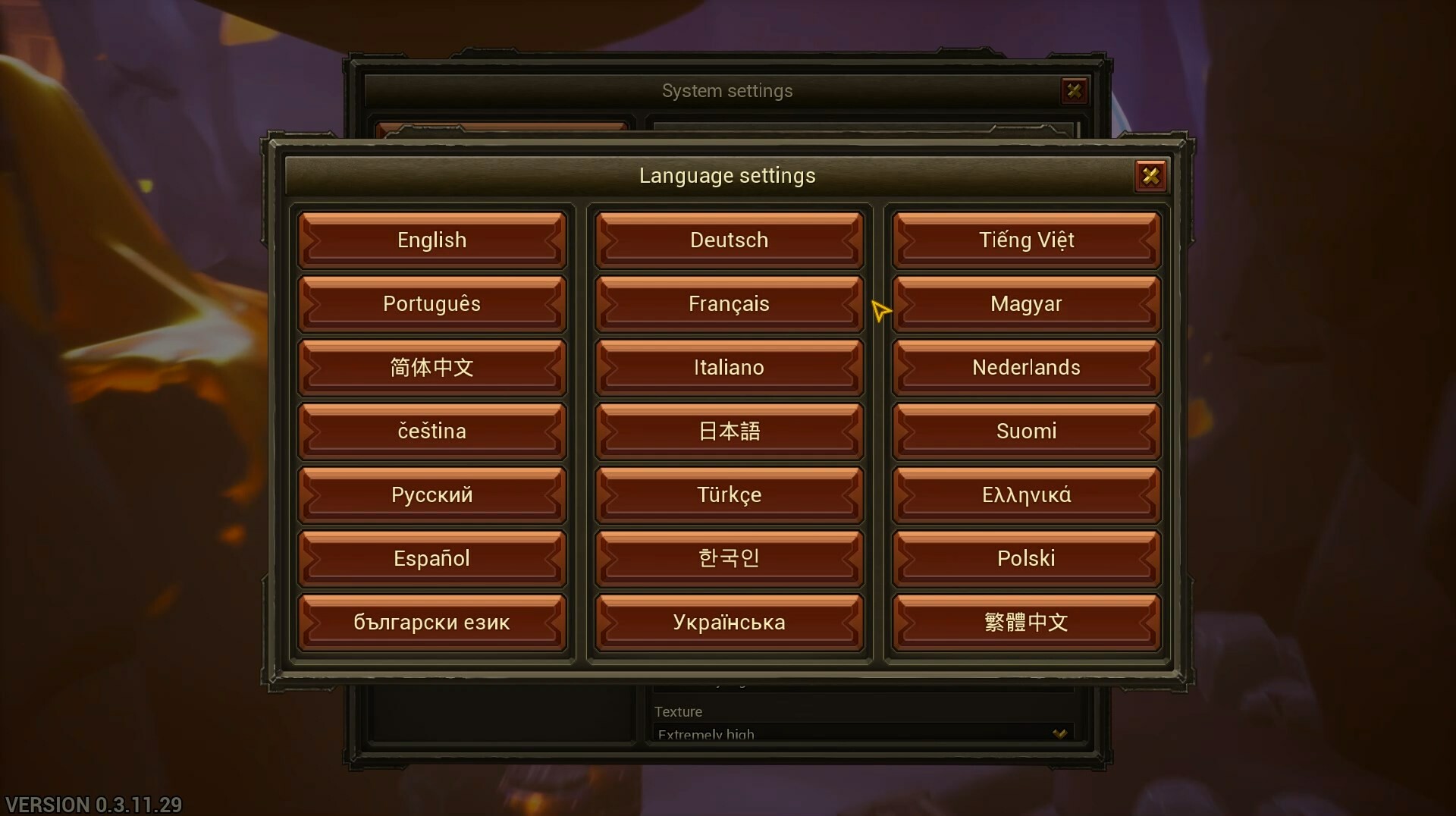Switch language to 한국인
This screenshot has height=816, width=1456.
click(727, 558)
